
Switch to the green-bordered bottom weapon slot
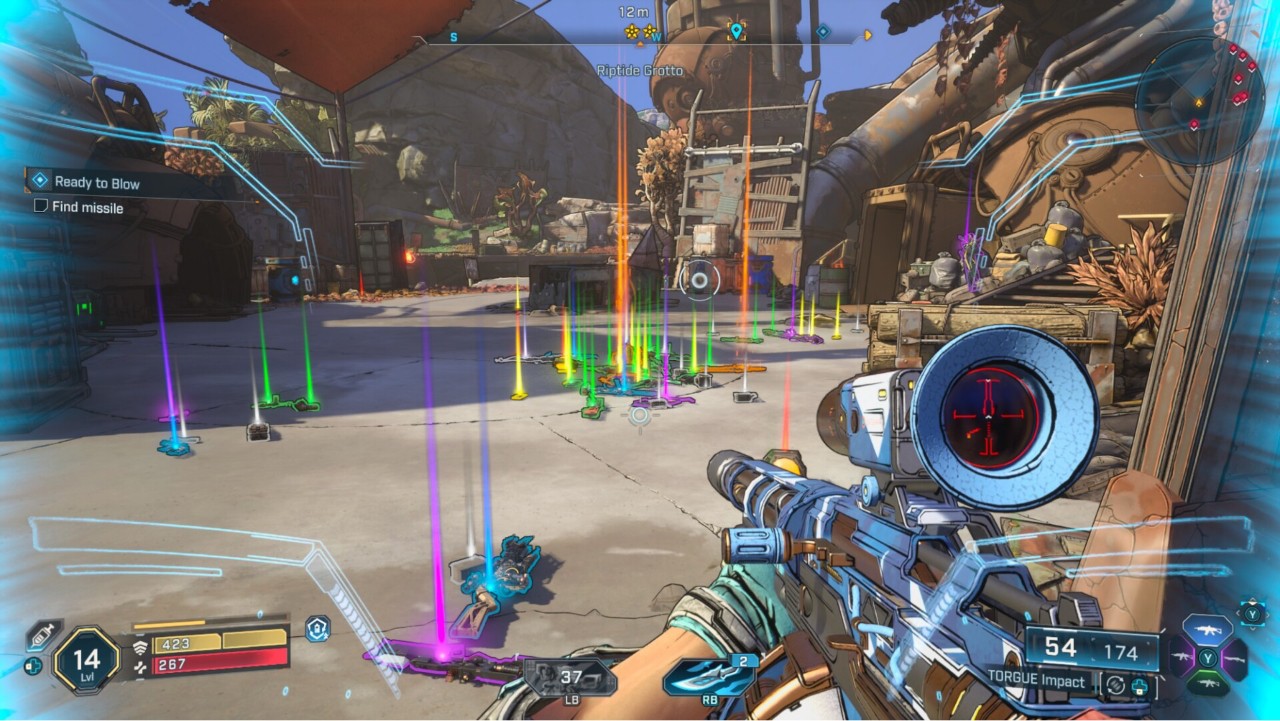pos(1207,685)
